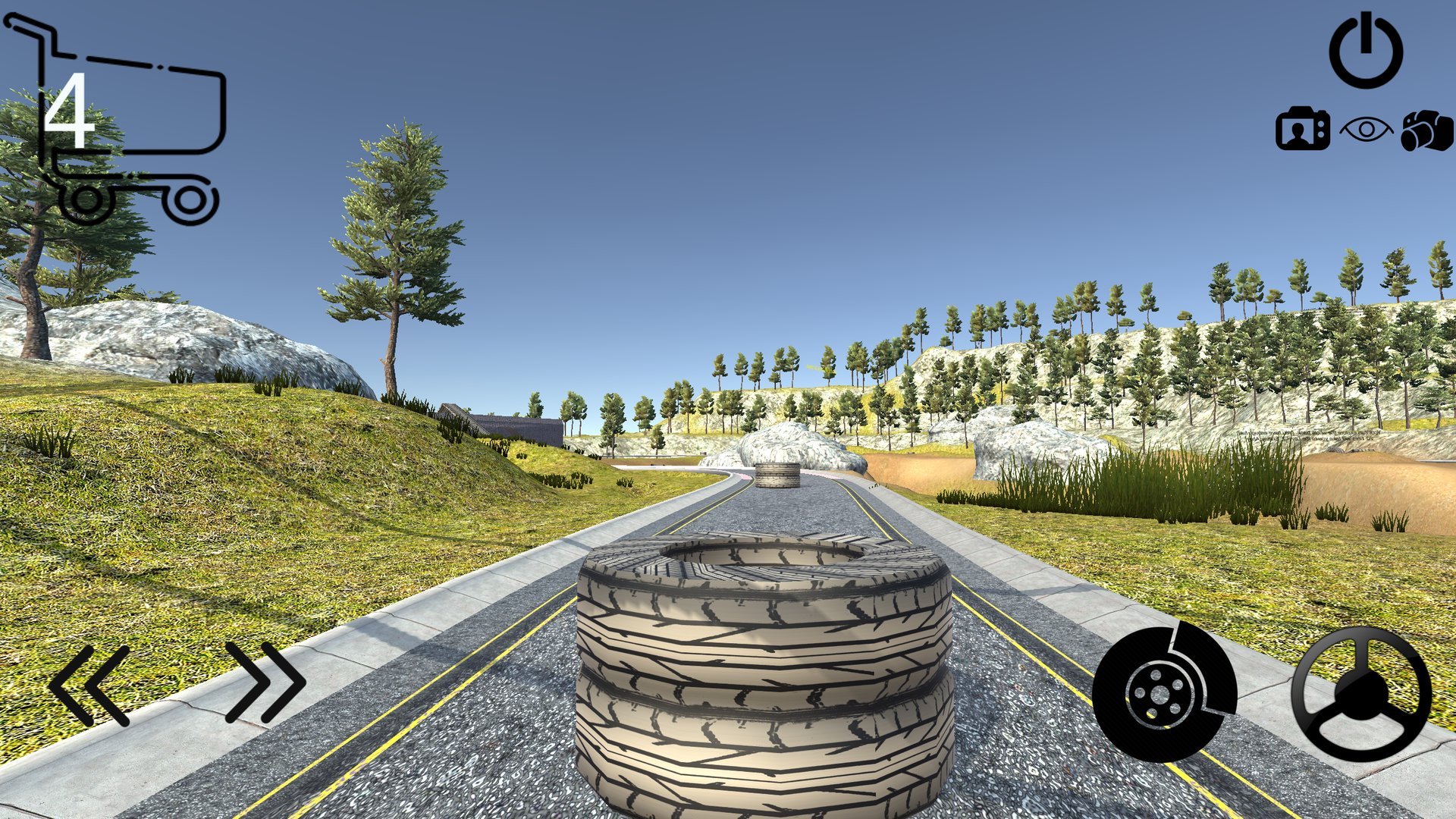Select the DSLR camera view icon
The image size is (1456, 819).
pos(1426,130)
